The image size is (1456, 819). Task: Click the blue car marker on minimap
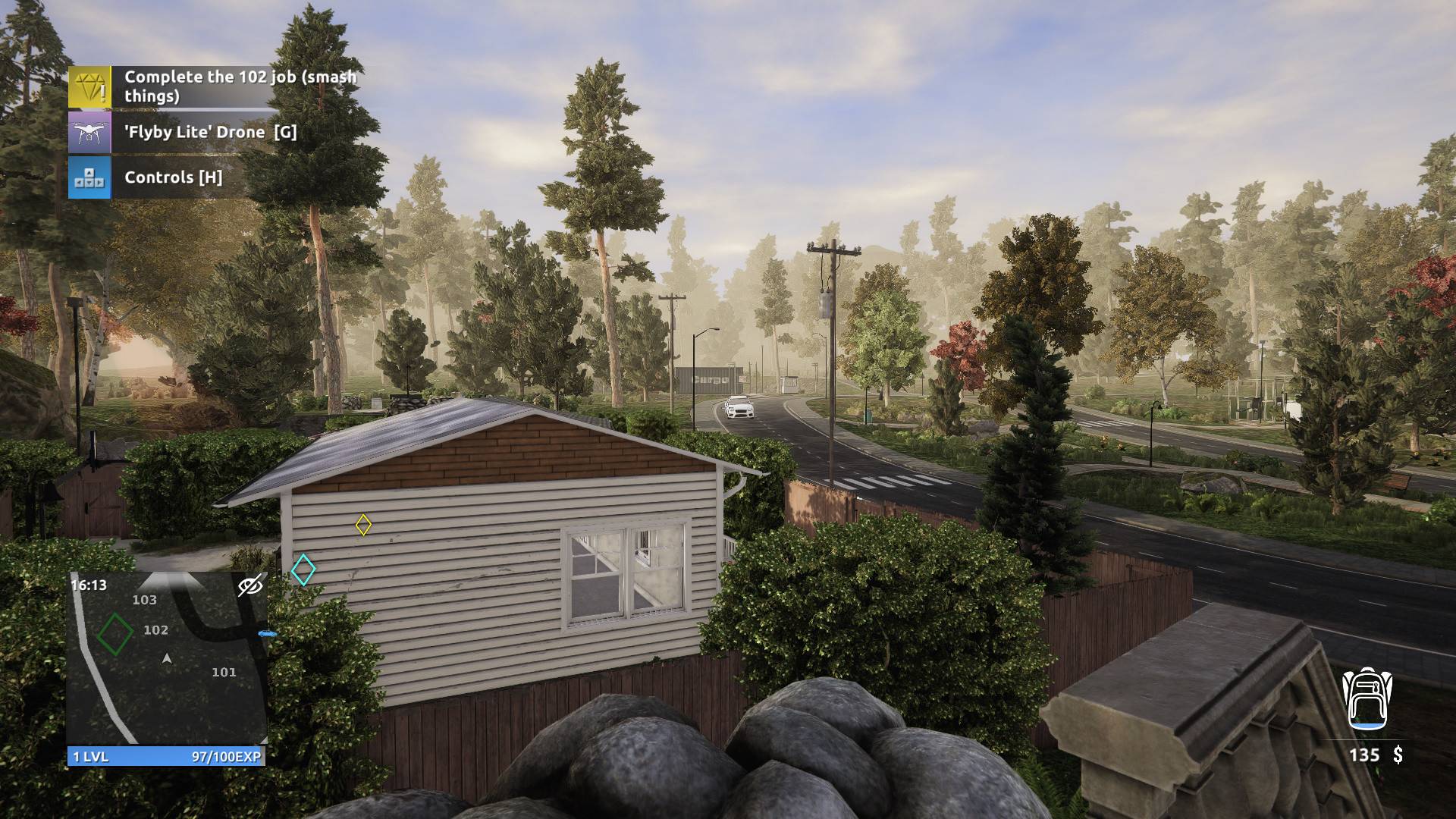(x=267, y=633)
